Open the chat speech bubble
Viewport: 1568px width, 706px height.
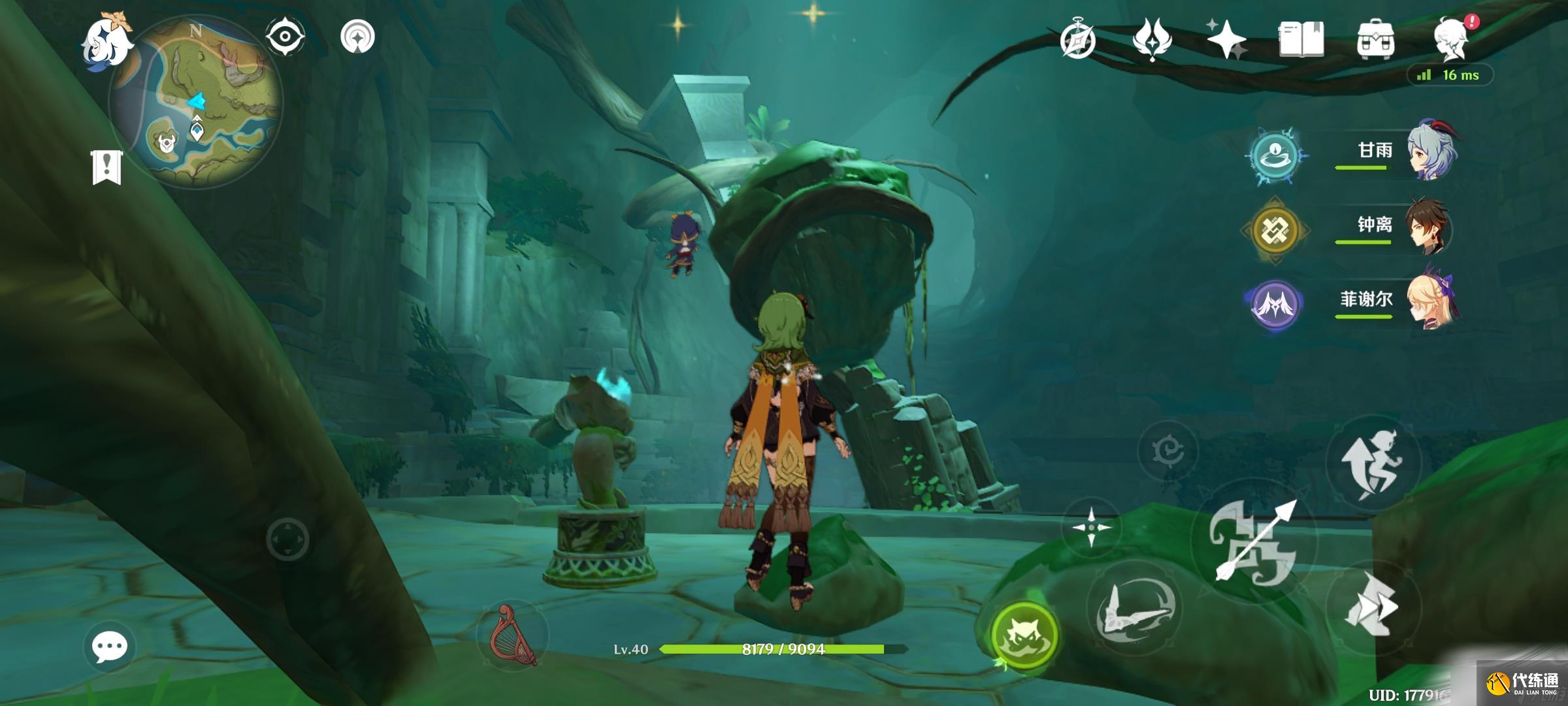point(109,647)
